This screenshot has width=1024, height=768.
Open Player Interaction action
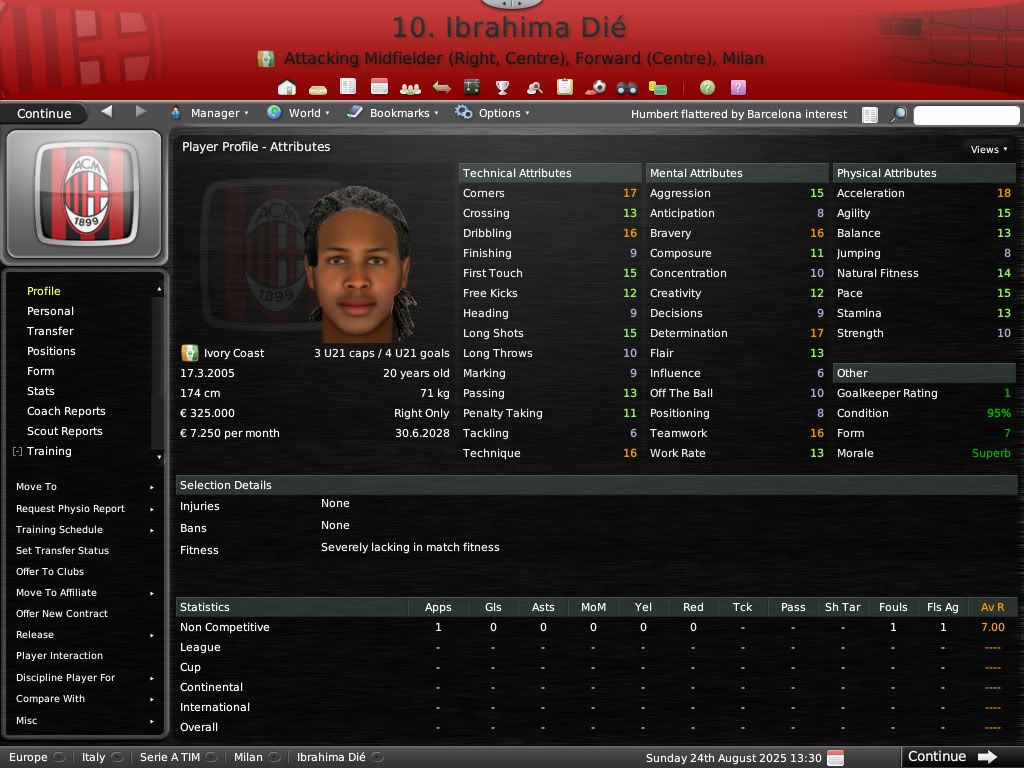(59, 656)
